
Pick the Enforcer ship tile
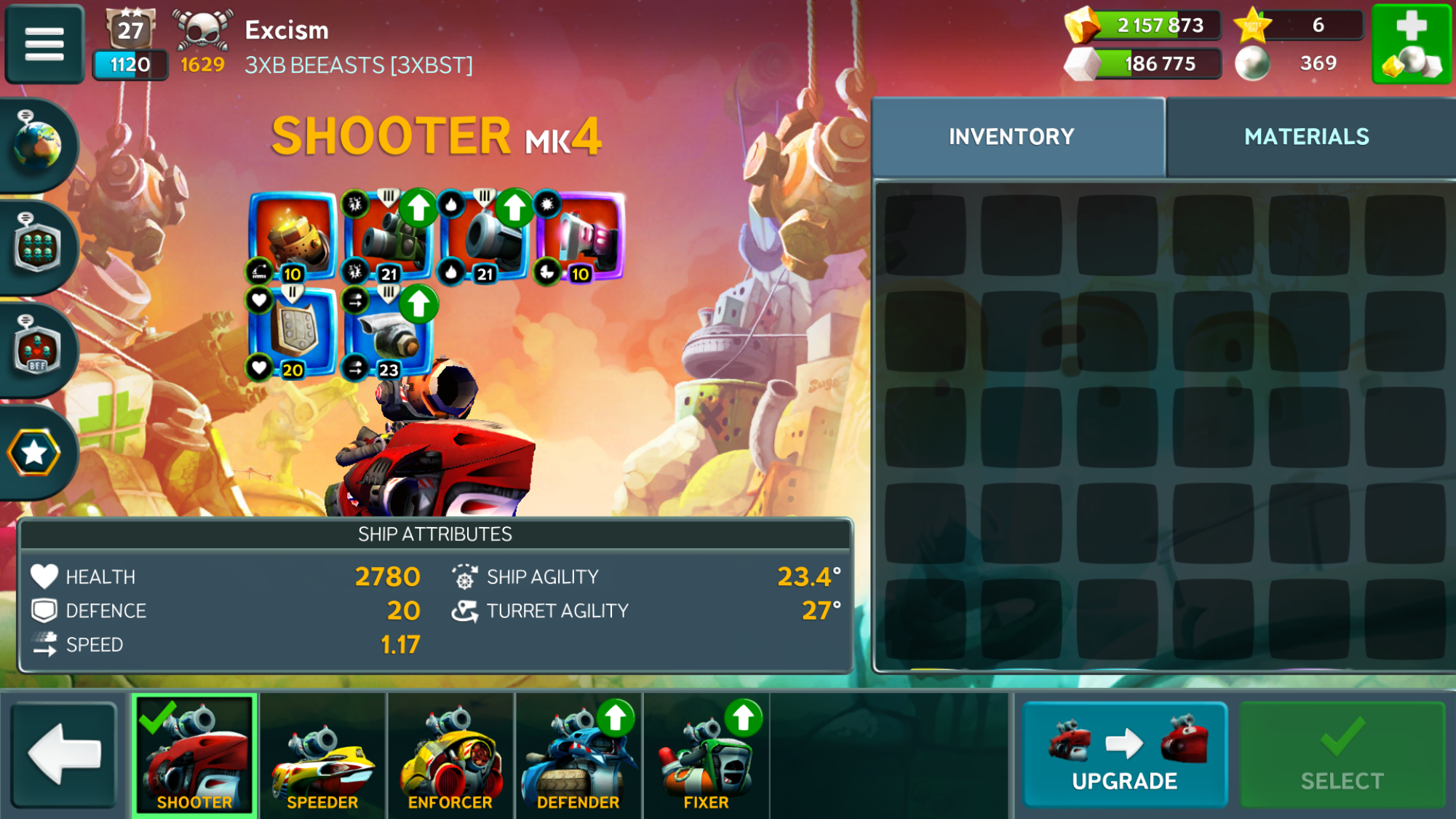[x=450, y=757]
